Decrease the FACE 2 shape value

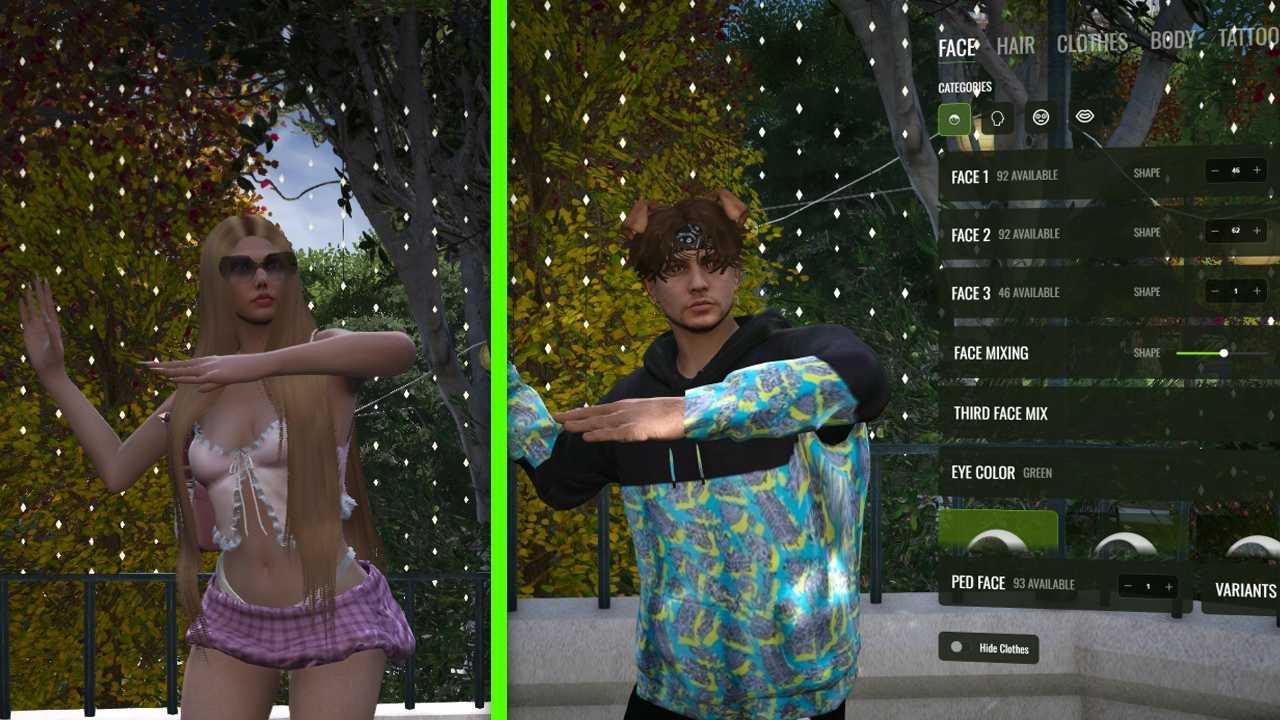(x=1213, y=232)
